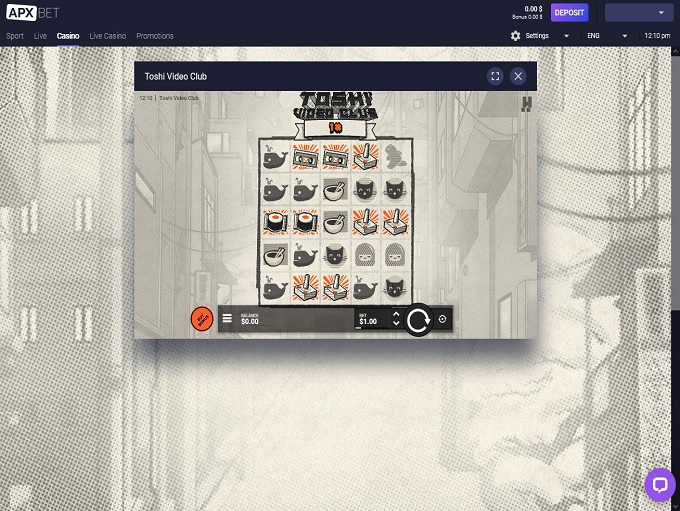Show the Promotions page
680x511 pixels.
pos(155,36)
